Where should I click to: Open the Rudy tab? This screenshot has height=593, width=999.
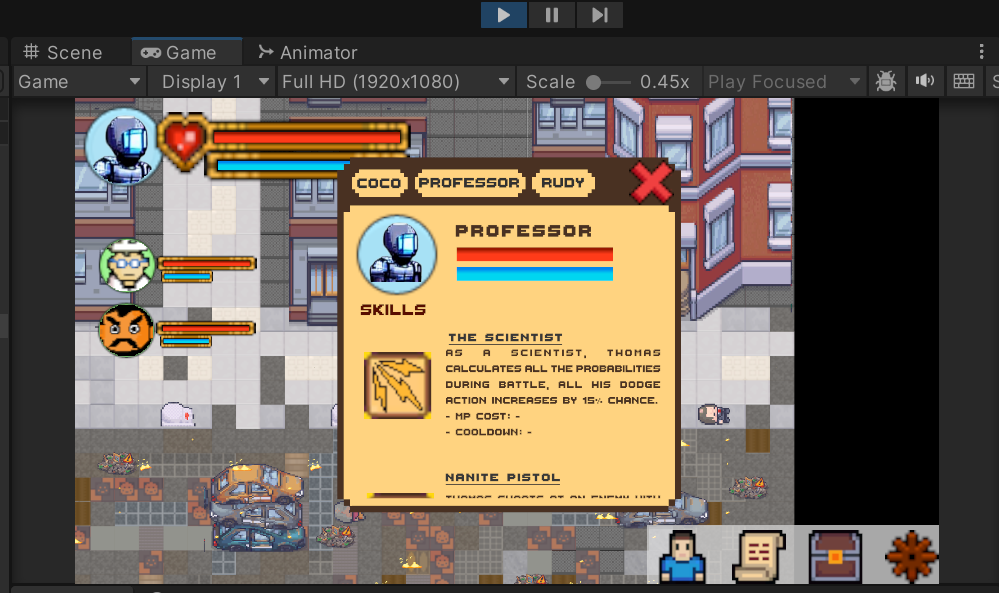point(563,183)
